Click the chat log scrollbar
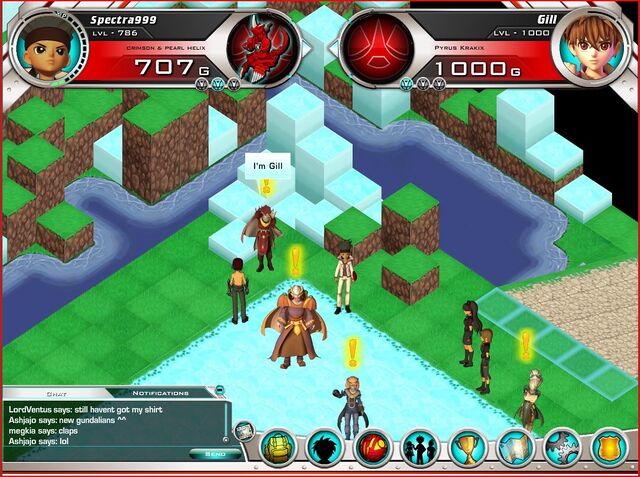This screenshot has width=640, height=477. (x=226, y=420)
